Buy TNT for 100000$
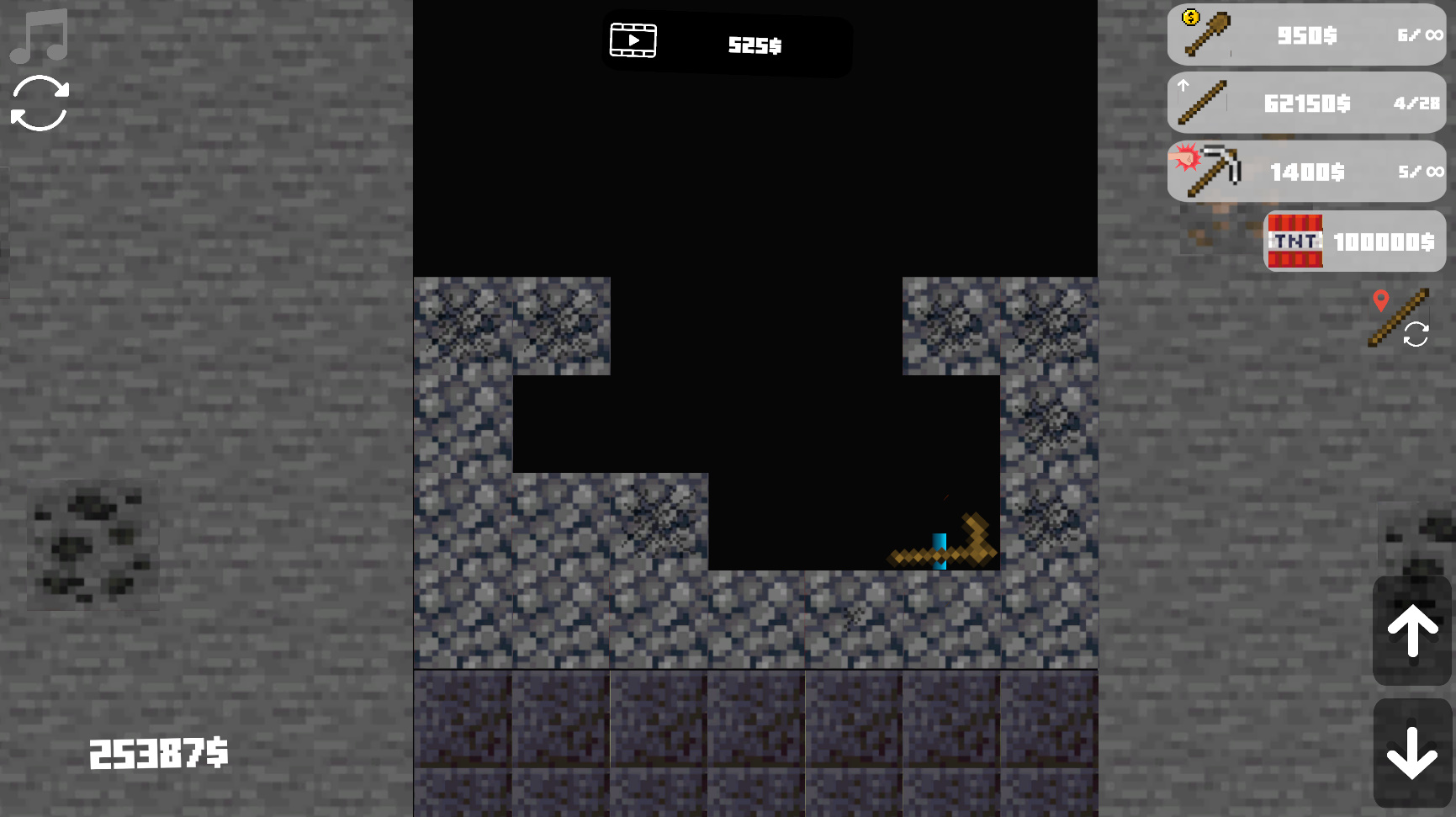 pyautogui.click(x=1353, y=241)
